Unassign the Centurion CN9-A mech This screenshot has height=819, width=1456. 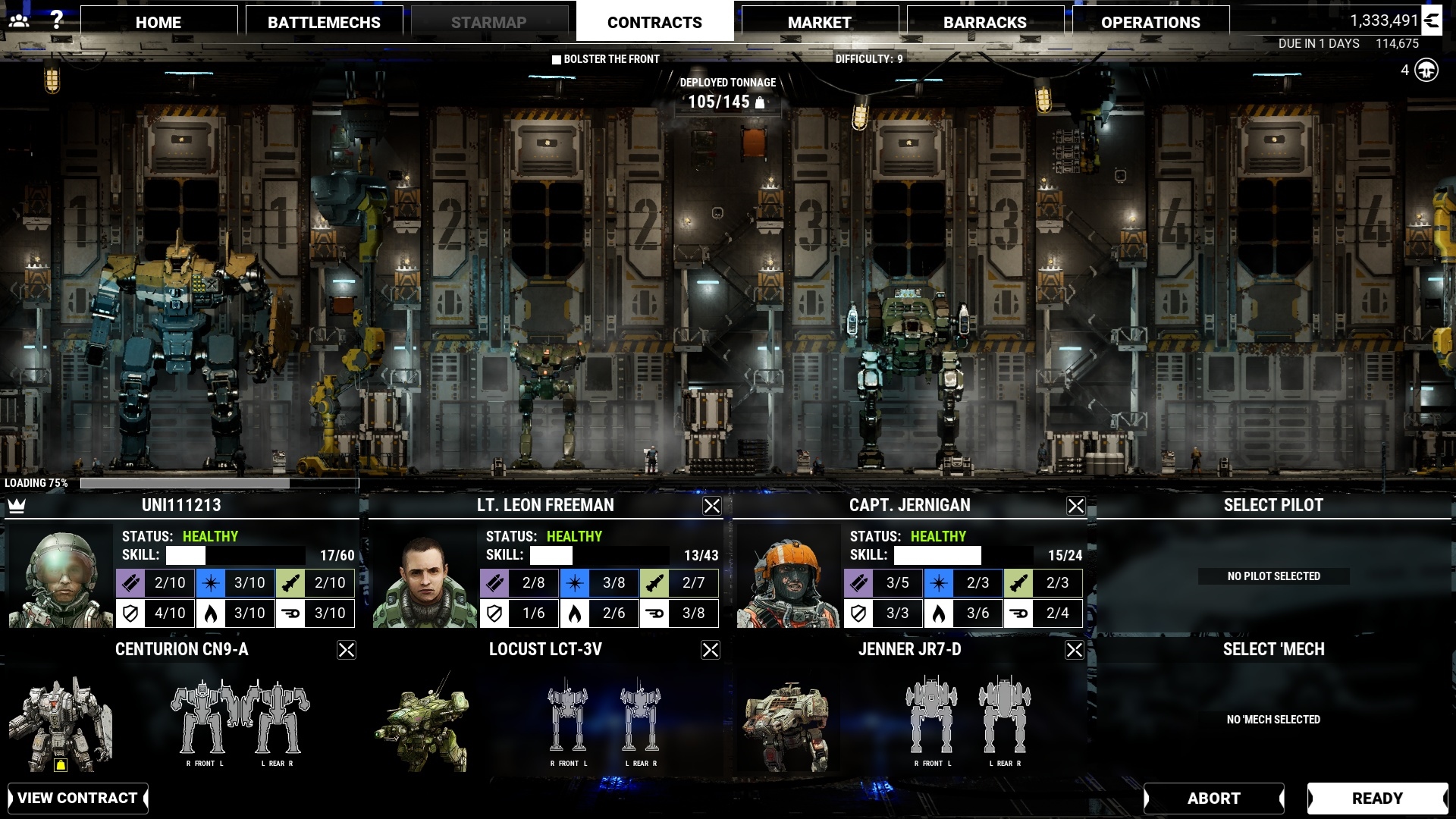[x=347, y=650]
